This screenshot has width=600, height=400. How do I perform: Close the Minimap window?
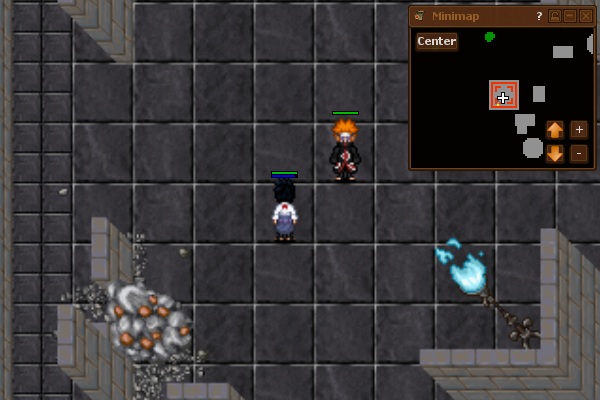coord(586,16)
